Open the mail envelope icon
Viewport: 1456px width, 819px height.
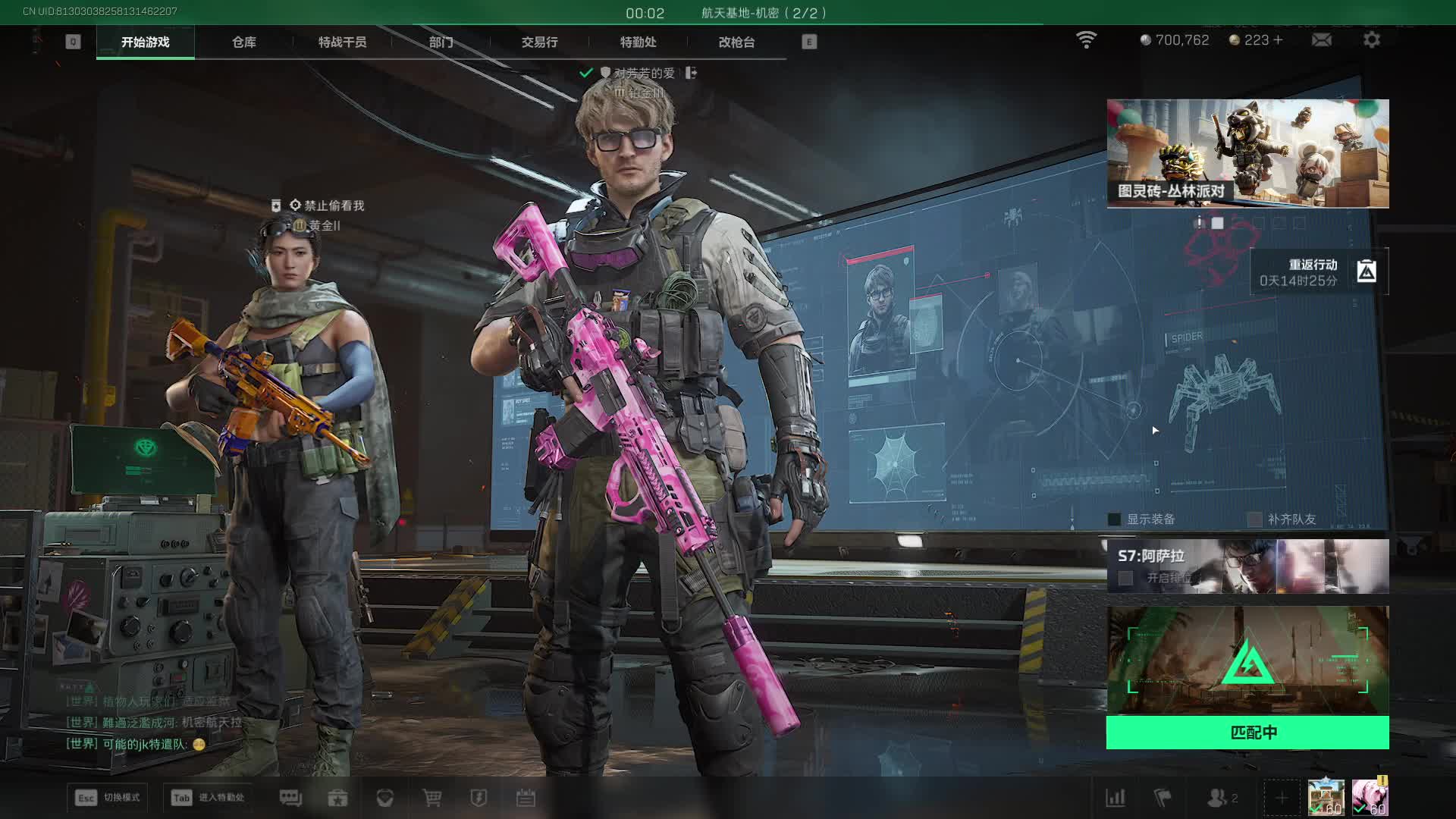1321,40
